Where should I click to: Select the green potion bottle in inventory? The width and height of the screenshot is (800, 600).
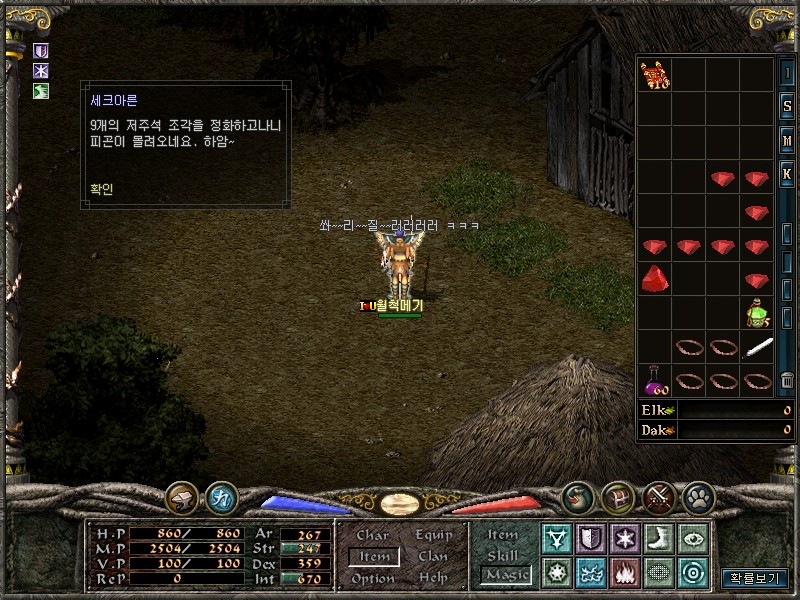tap(757, 312)
